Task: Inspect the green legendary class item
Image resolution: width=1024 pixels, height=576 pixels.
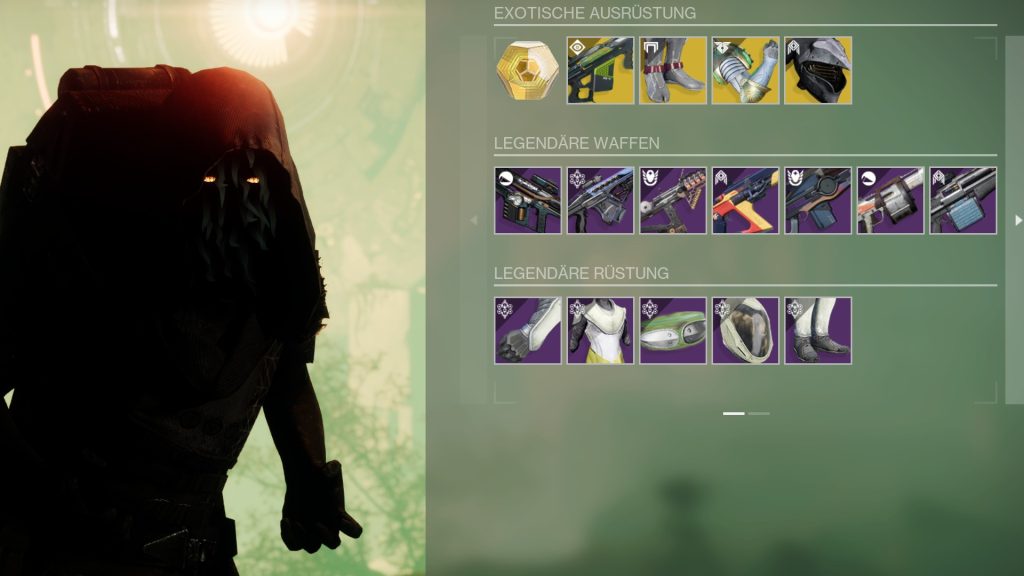Action: click(x=673, y=330)
